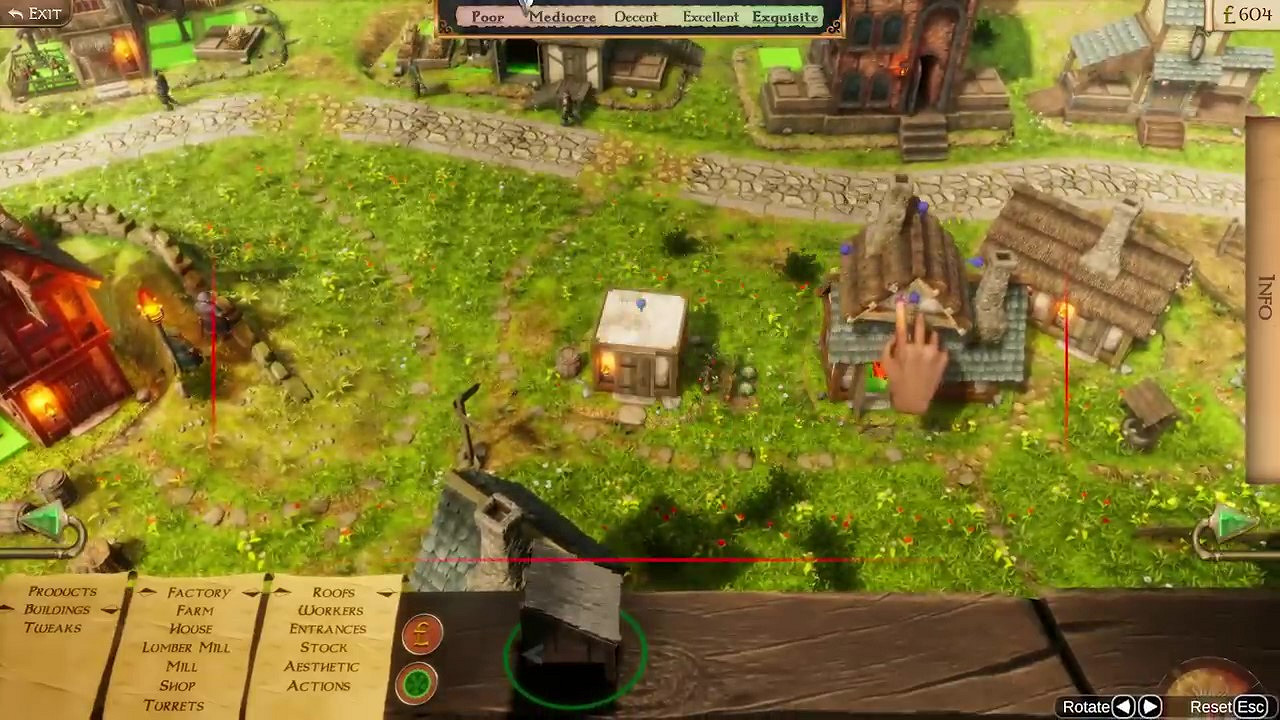Select Exquisite on the quality scale
Screen dimensions: 1280x720
pyautogui.click(x=785, y=17)
